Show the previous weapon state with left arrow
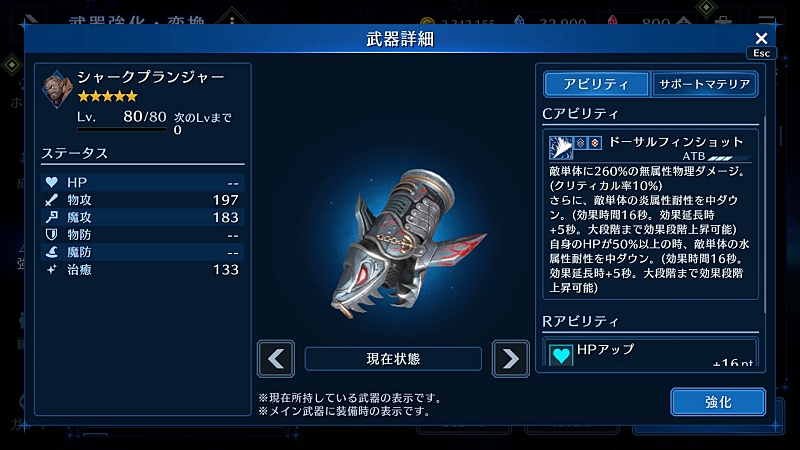Viewport: 800px width, 450px height. tap(276, 358)
